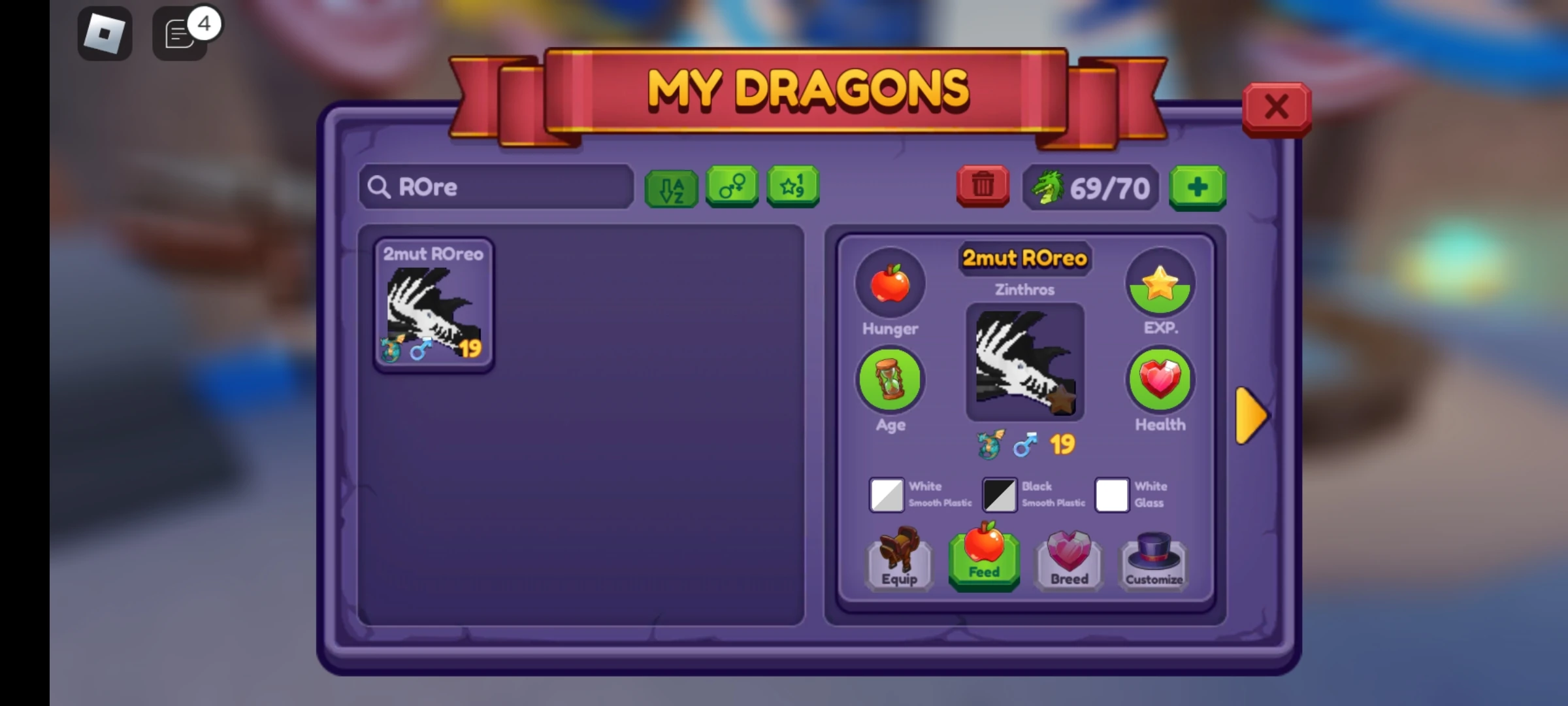
Task: Toggle the Black Smooth Plastic swatch
Action: point(999,495)
